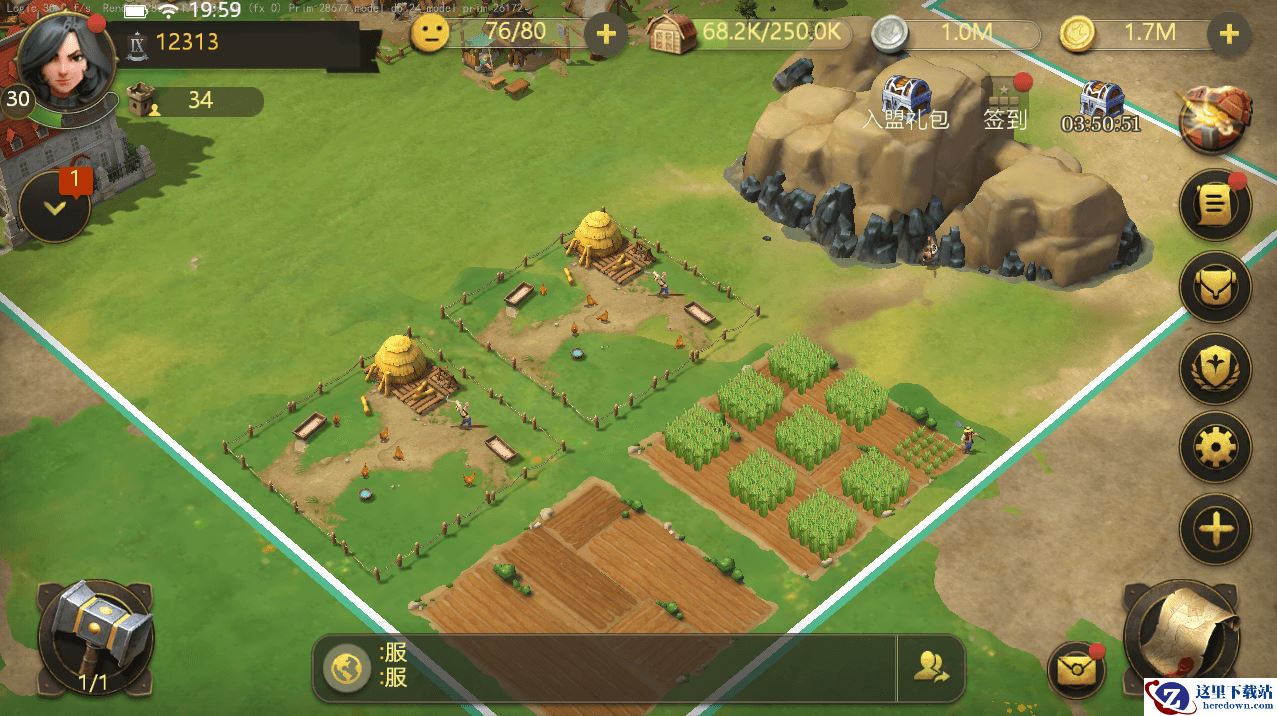Open the mail envelope inbox

(x=1076, y=670)
